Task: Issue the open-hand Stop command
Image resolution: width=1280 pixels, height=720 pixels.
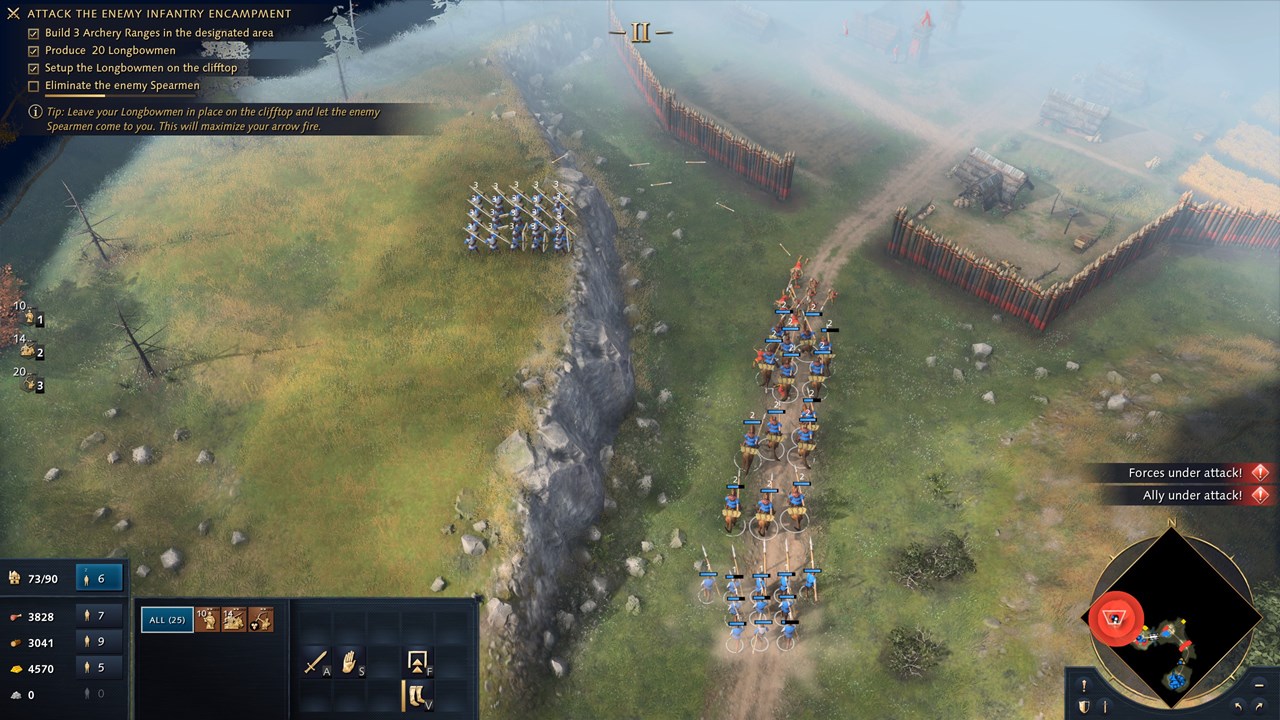Action: 349,662
